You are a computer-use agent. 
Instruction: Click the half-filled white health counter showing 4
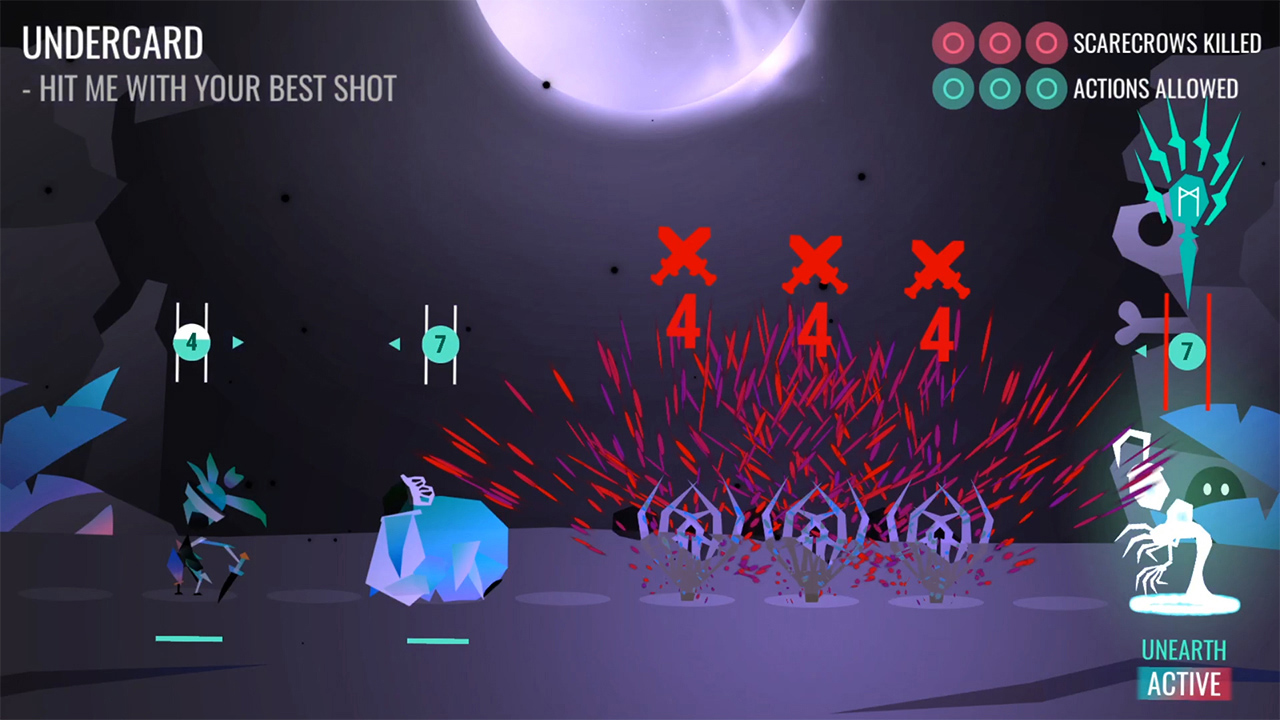pyautogui.click(x=191, y=342)
